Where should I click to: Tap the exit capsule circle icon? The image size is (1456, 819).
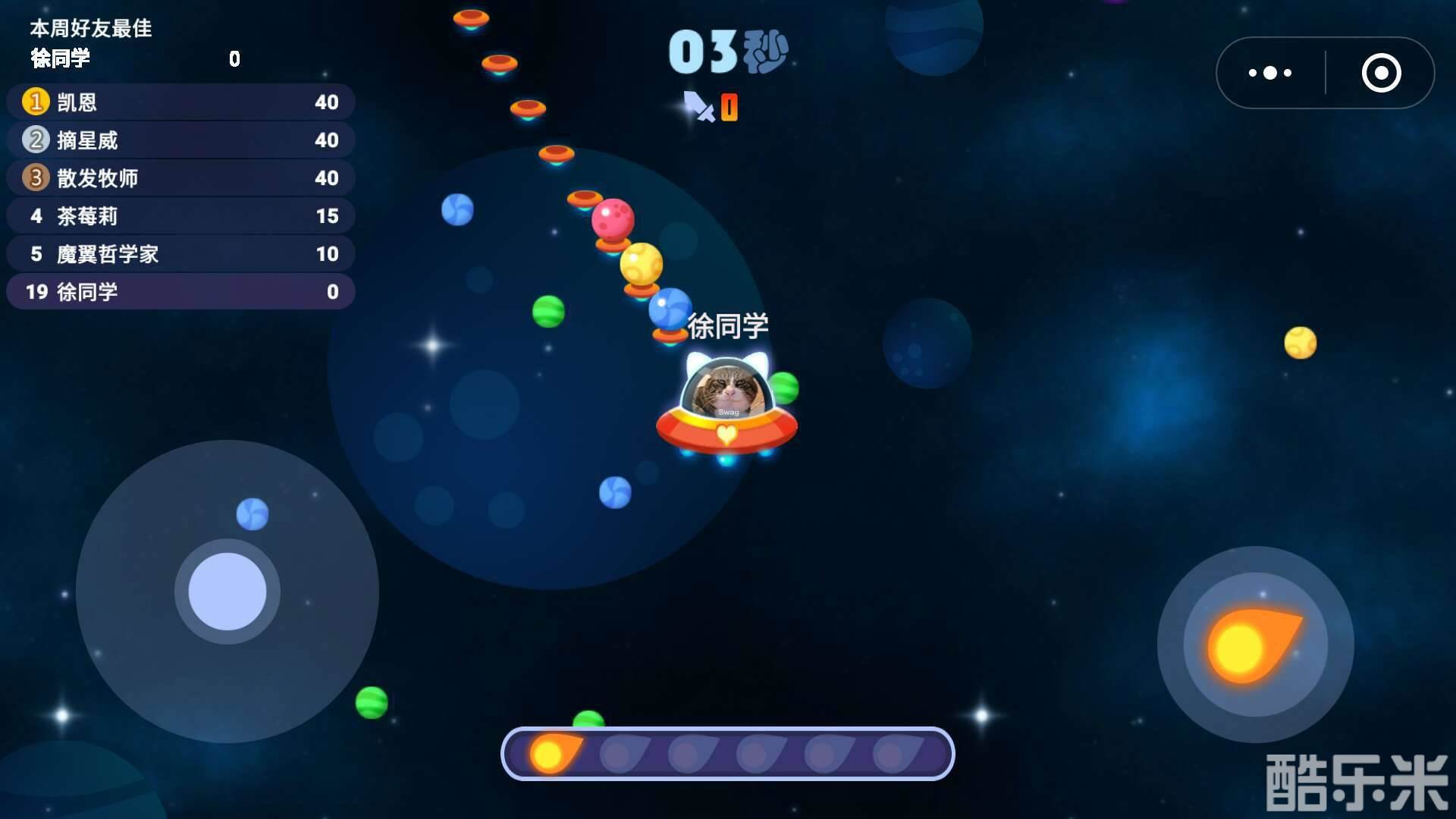point(1382,73)
